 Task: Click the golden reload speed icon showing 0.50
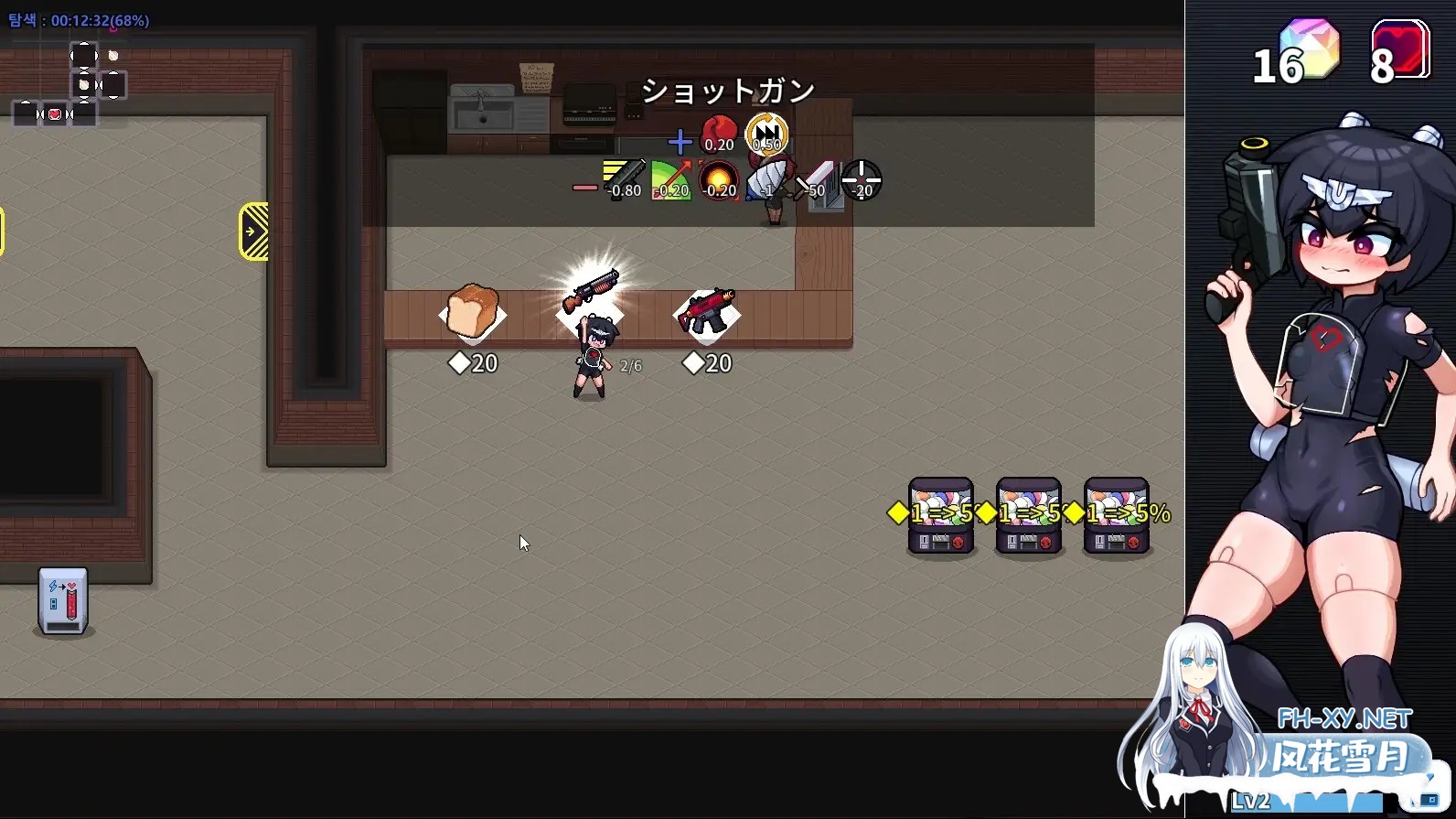766,135
